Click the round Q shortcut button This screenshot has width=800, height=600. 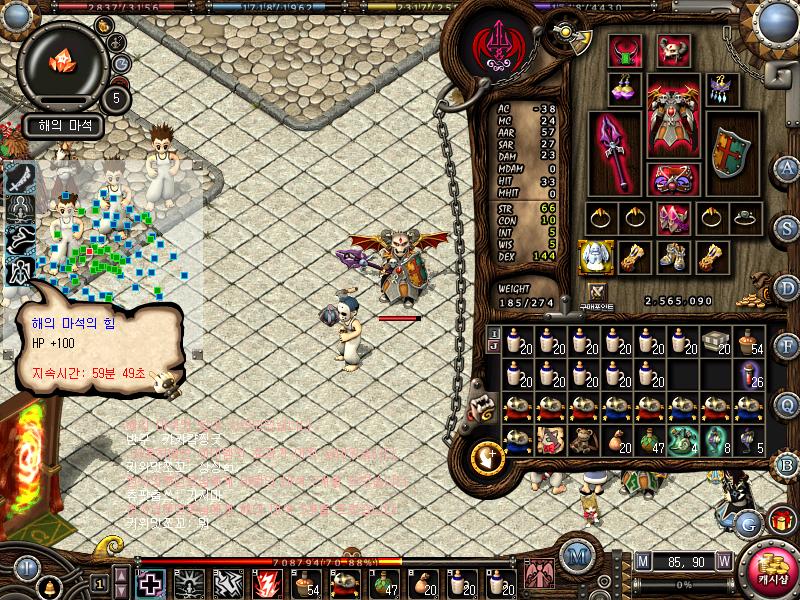787,405
